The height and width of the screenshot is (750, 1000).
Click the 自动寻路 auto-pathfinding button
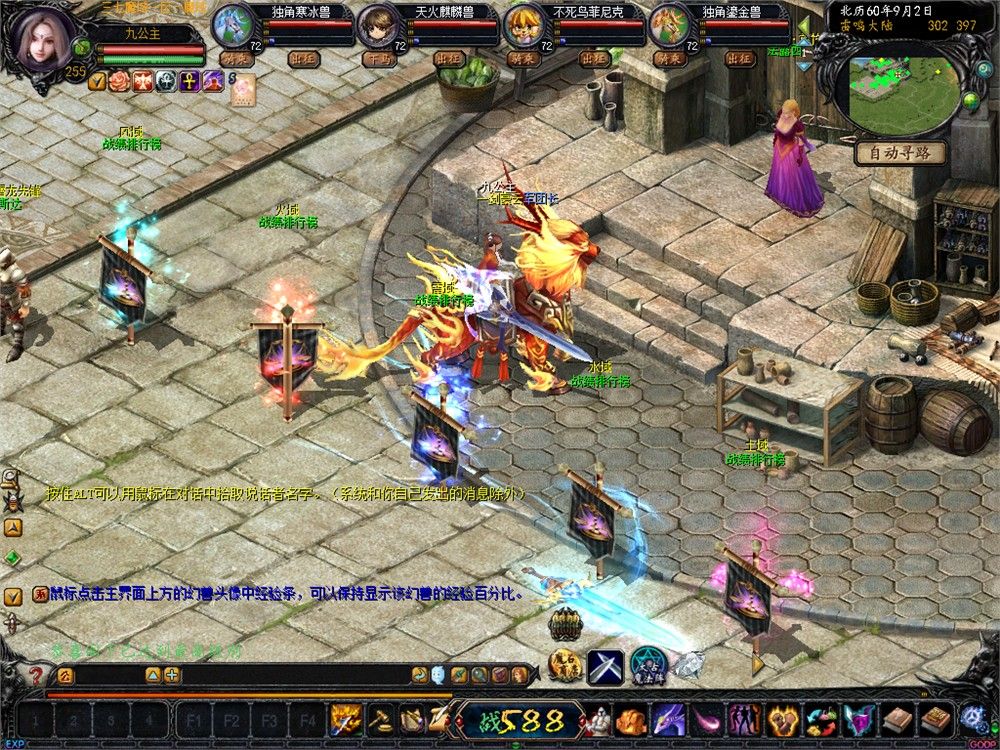click(899, 153)
